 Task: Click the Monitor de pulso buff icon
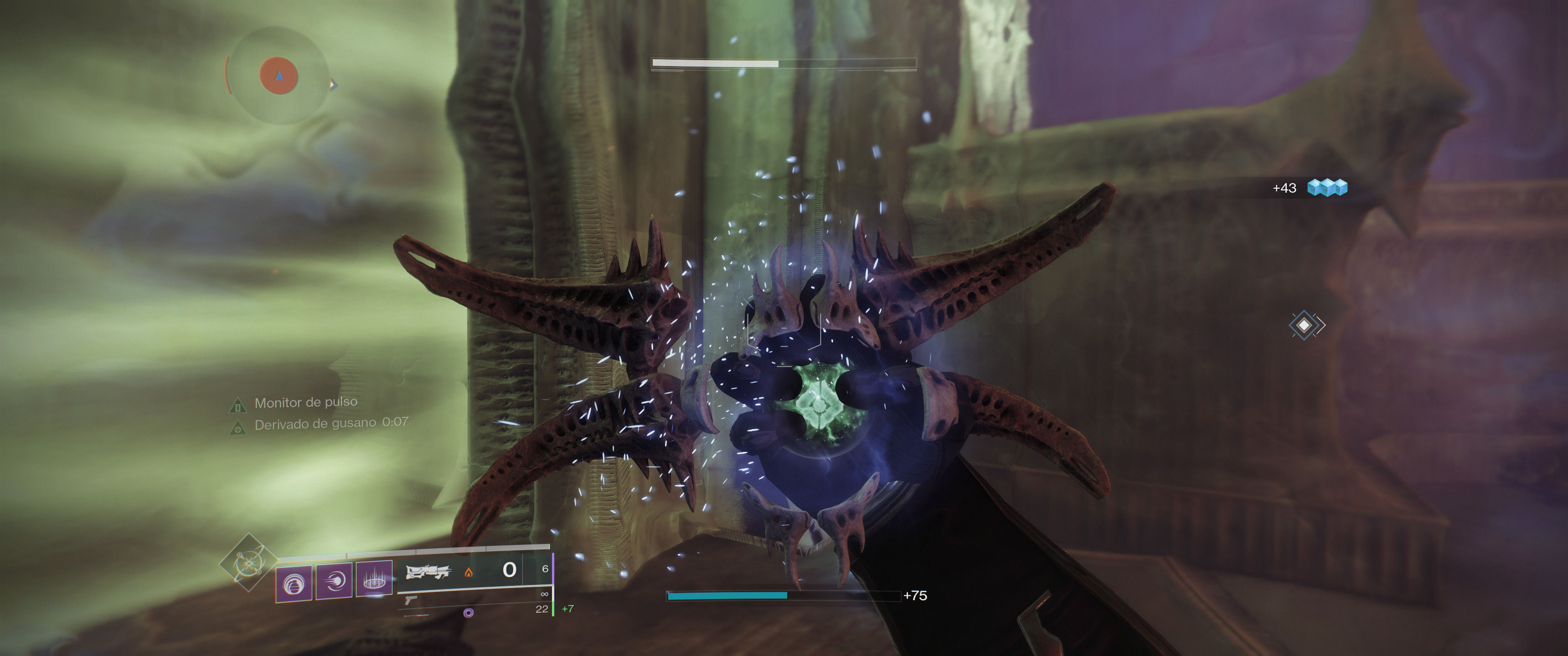pos(237,405)
